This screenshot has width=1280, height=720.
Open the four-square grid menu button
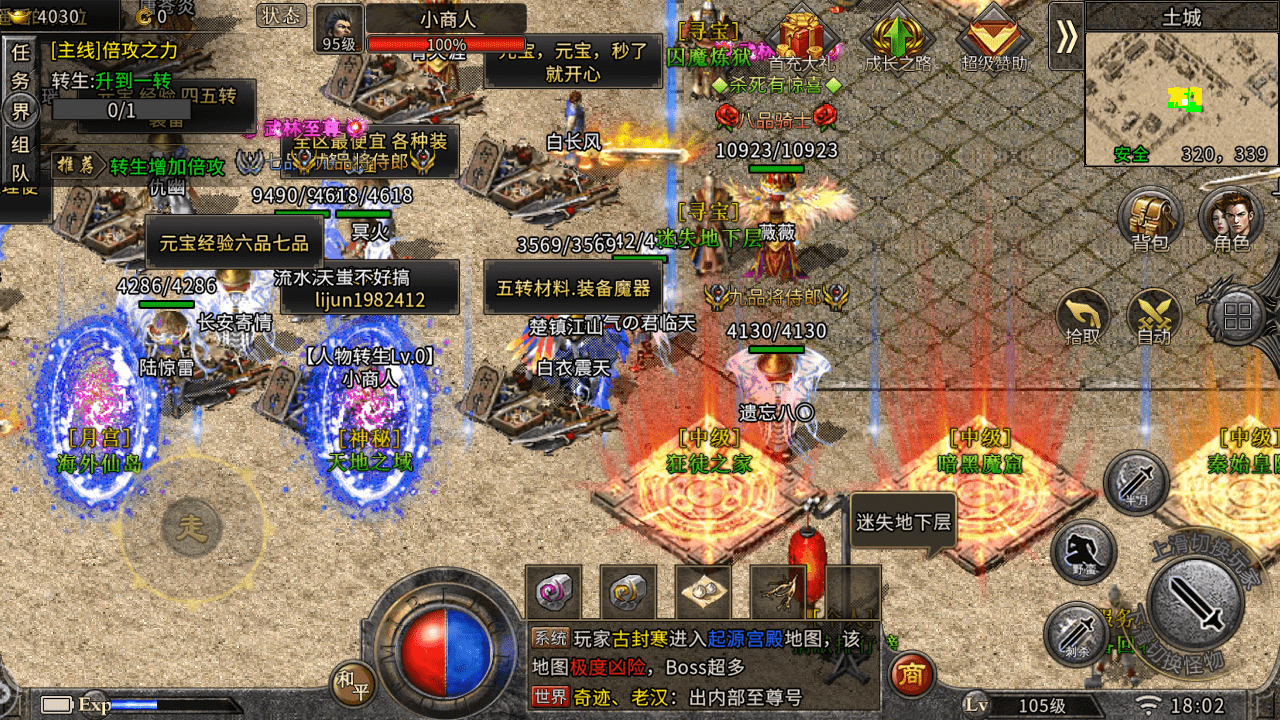[1238, 318]
